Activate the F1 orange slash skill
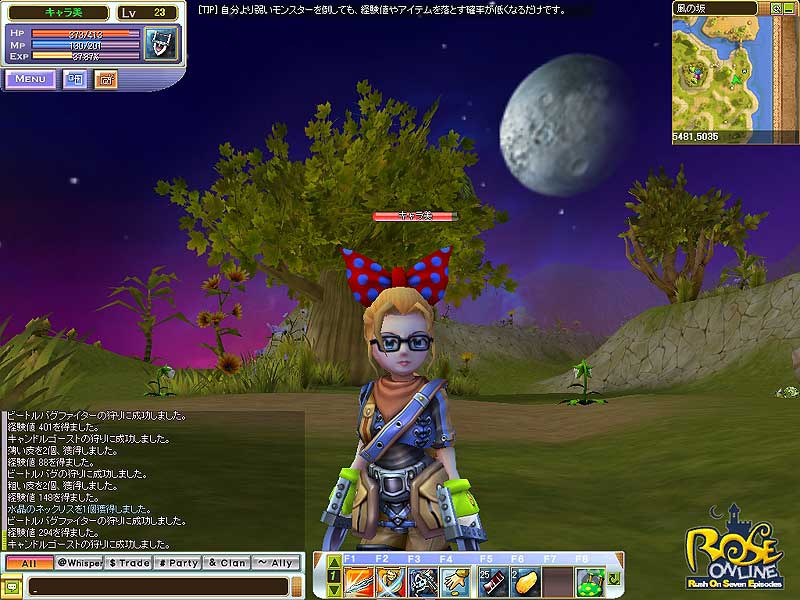The width and height of the screenshot is (800, 600). 359,579
